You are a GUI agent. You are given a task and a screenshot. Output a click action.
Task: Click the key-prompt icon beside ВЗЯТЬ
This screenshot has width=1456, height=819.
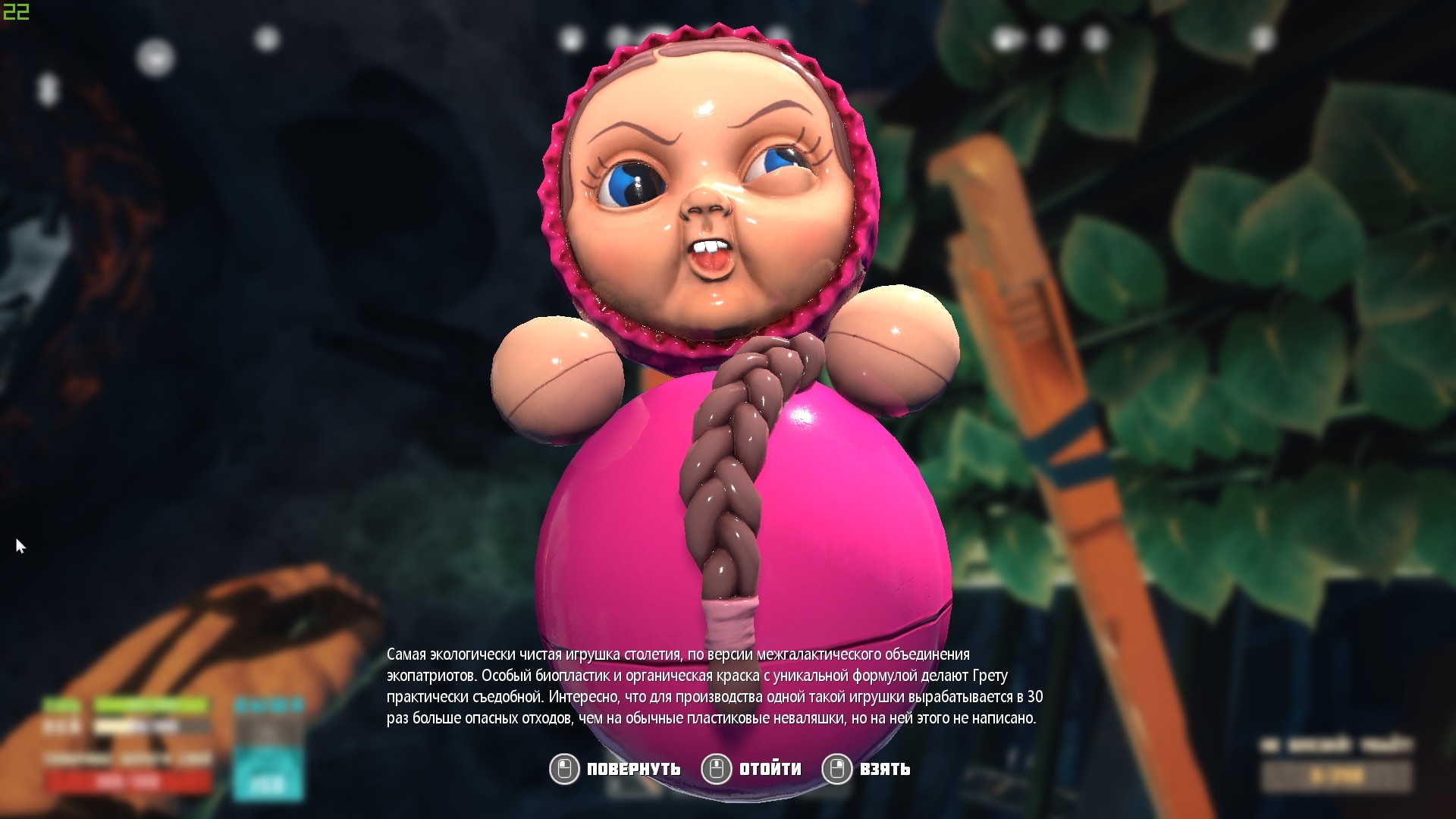838,768
